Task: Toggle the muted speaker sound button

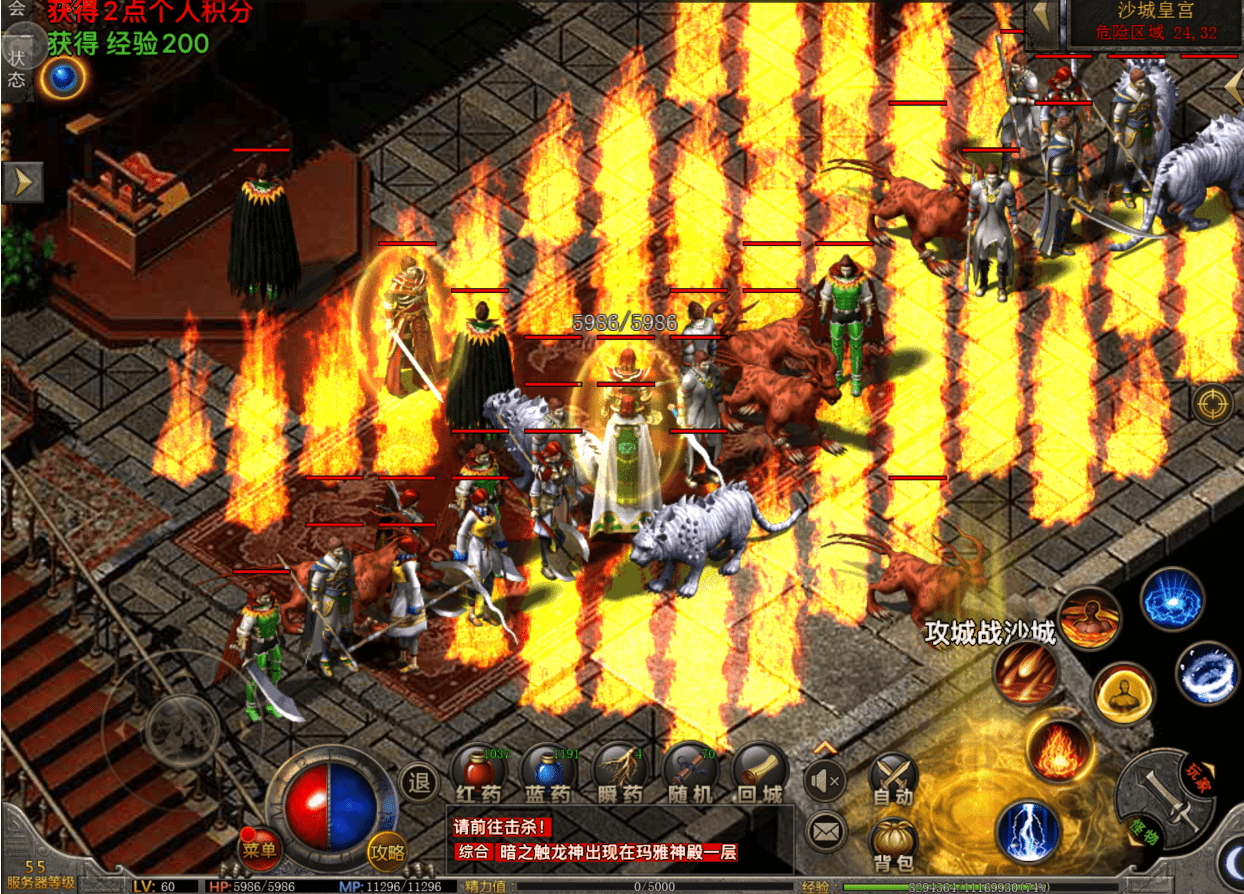Action: 825,779
